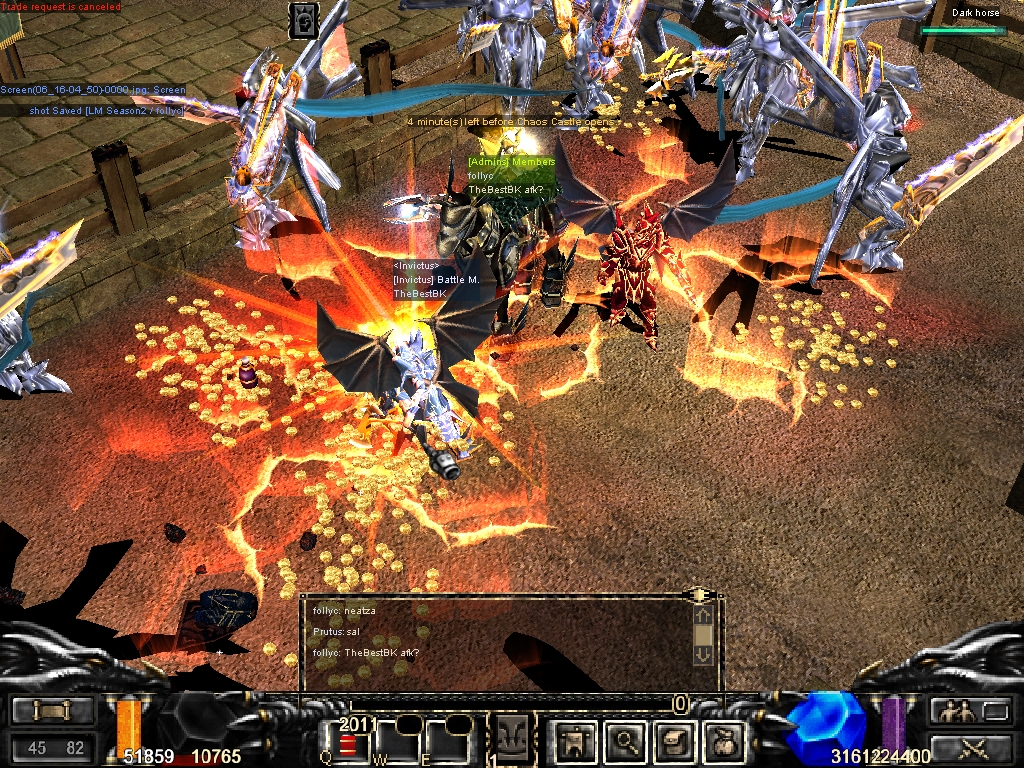Image resolution: width=1024 pixels, height=768 pixels.
Task: Click the active buff icon at top
Action: [x=304, y=20]
